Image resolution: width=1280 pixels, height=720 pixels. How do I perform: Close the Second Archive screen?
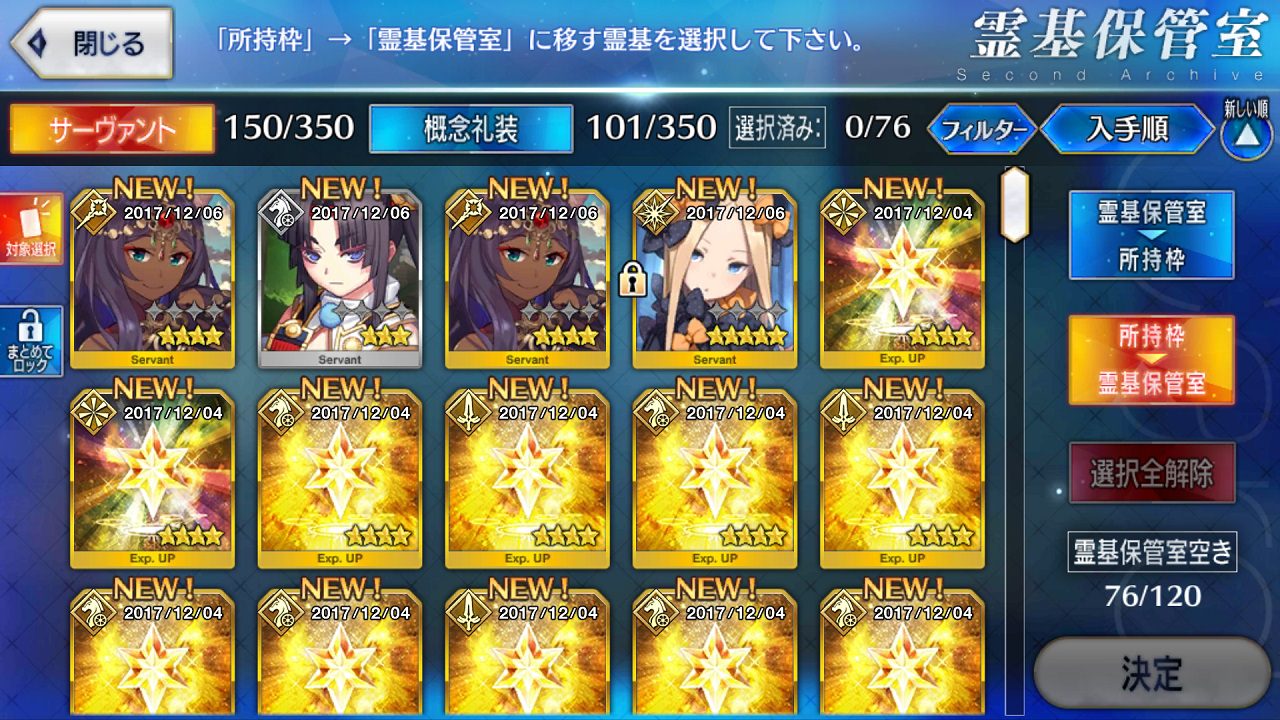point(92,44)
